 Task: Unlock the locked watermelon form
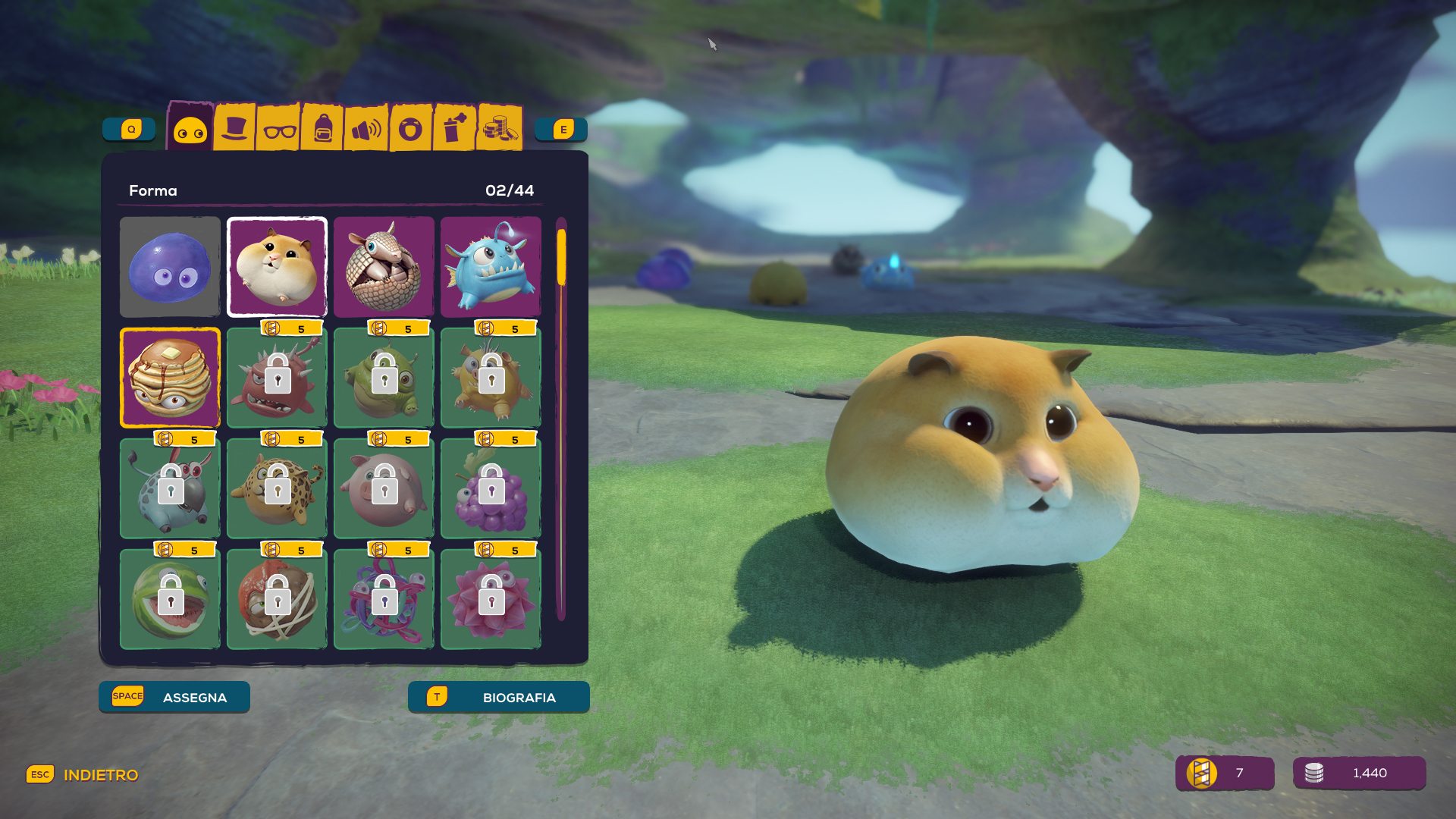(x=170, y=599)
